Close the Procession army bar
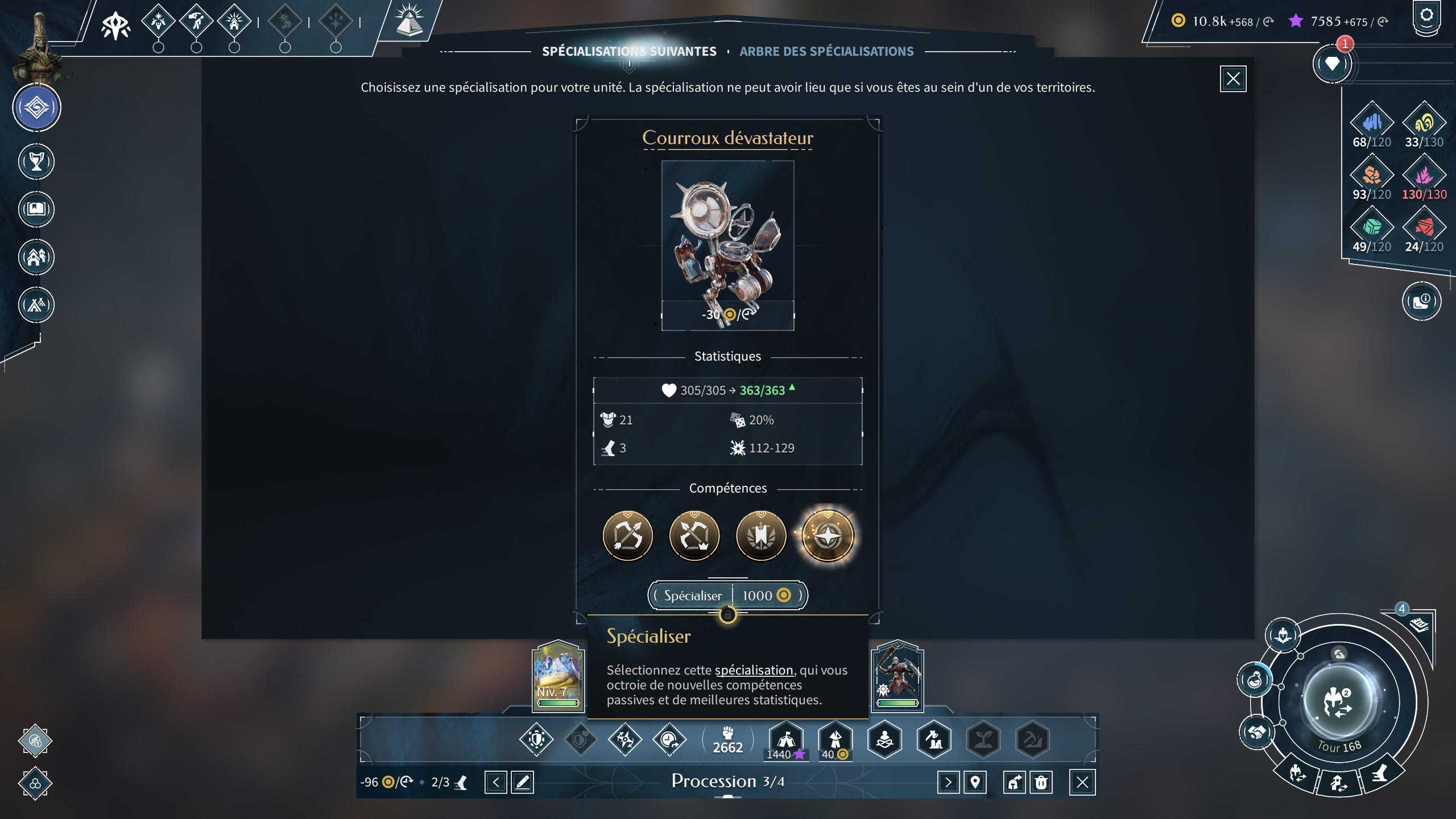Screen dimensions: 1456x819 (x=1082, y=783)
